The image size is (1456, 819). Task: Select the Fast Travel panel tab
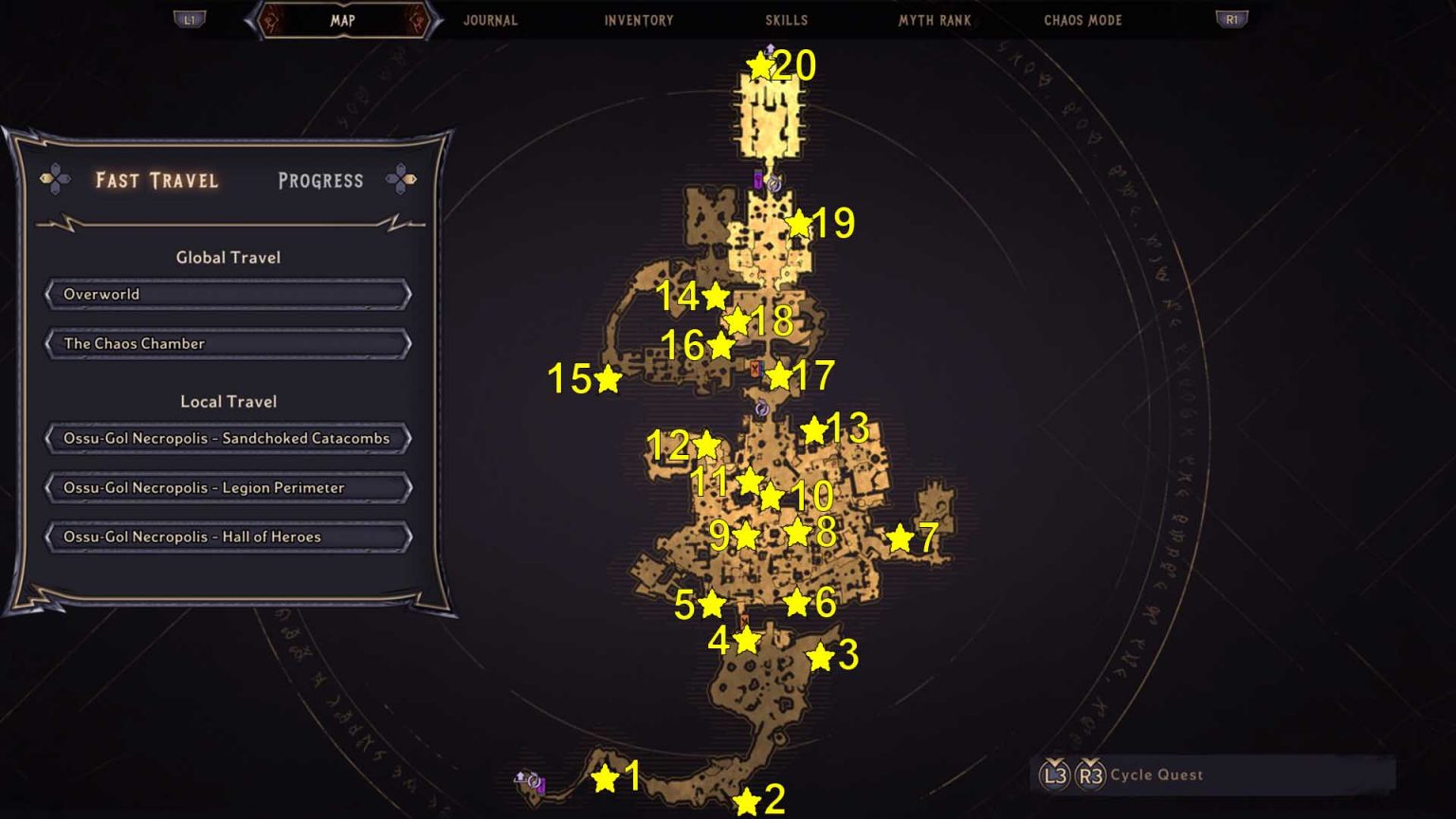click(157, 180)
